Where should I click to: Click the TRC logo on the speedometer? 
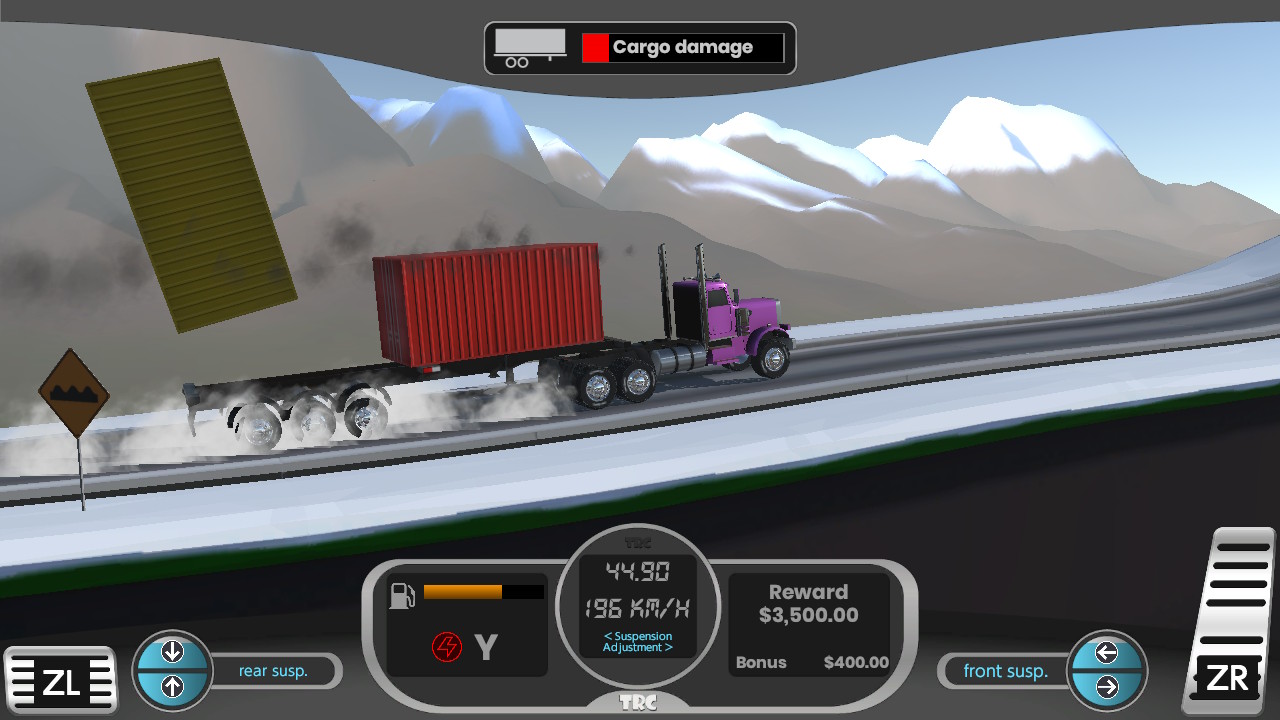640,540
